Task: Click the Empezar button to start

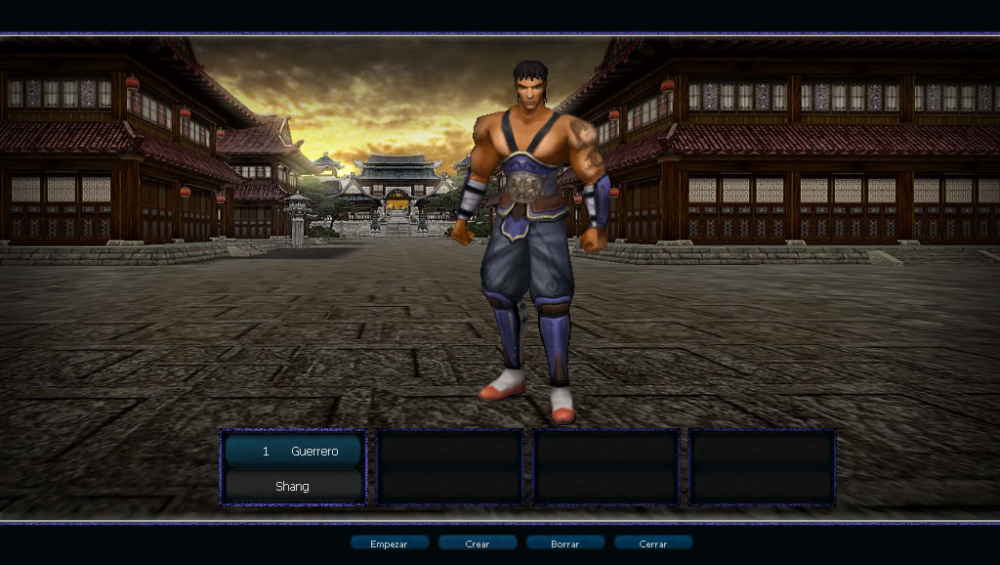Action: [389, 543]
